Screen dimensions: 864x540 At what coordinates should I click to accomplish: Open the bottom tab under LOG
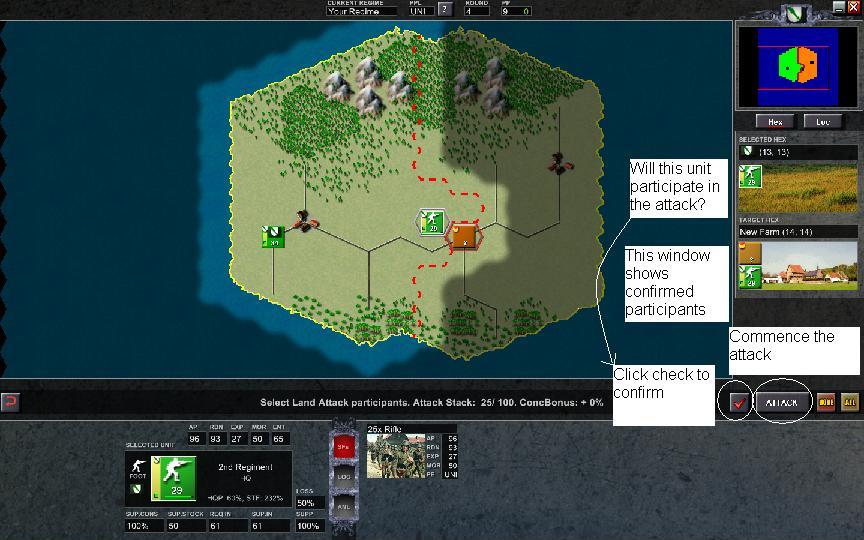click(x=342, y=505)
